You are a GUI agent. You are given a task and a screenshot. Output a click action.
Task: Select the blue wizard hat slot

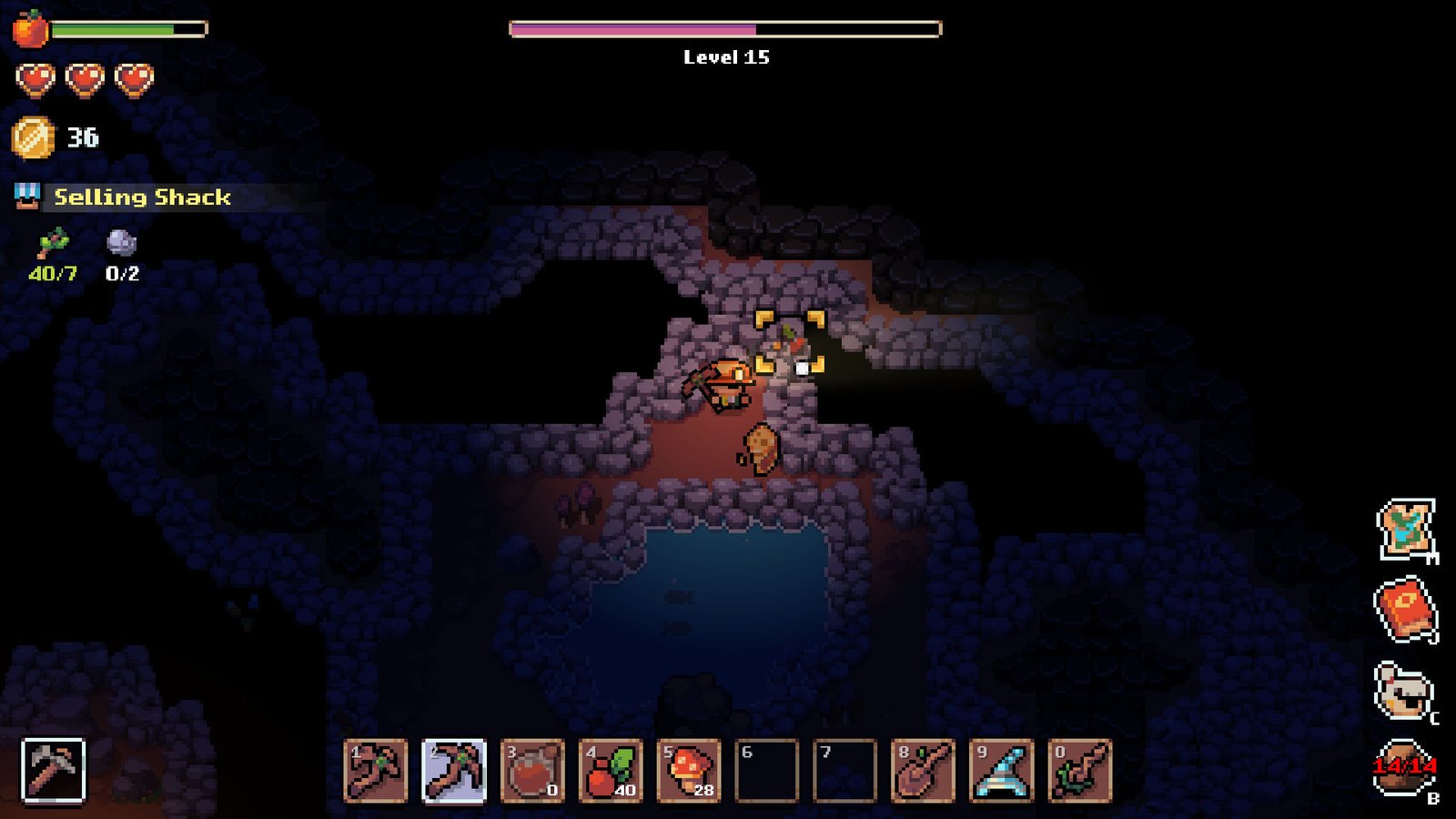point(1002,771)
